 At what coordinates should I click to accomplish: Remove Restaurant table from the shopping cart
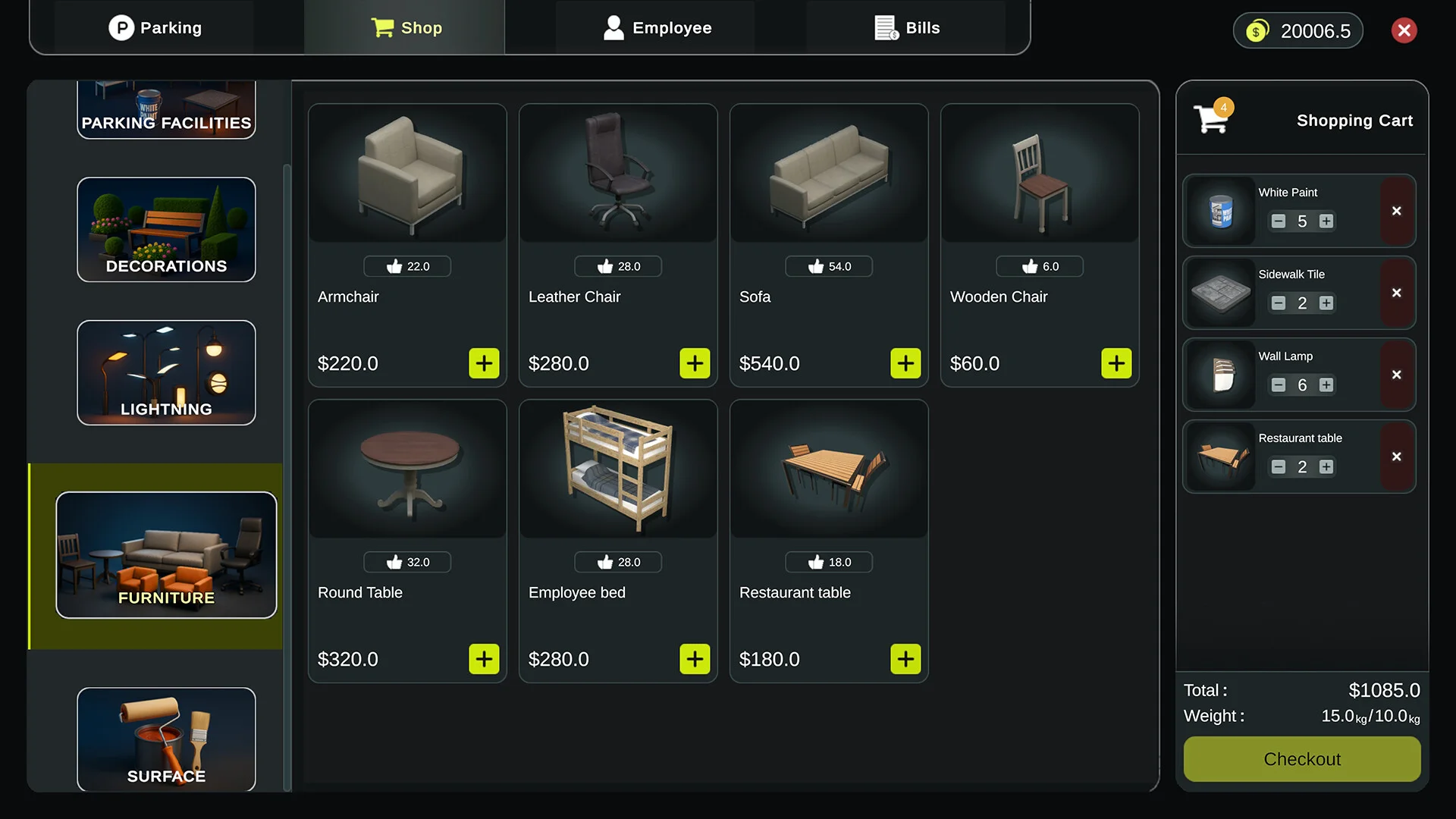click(1397, 457)
